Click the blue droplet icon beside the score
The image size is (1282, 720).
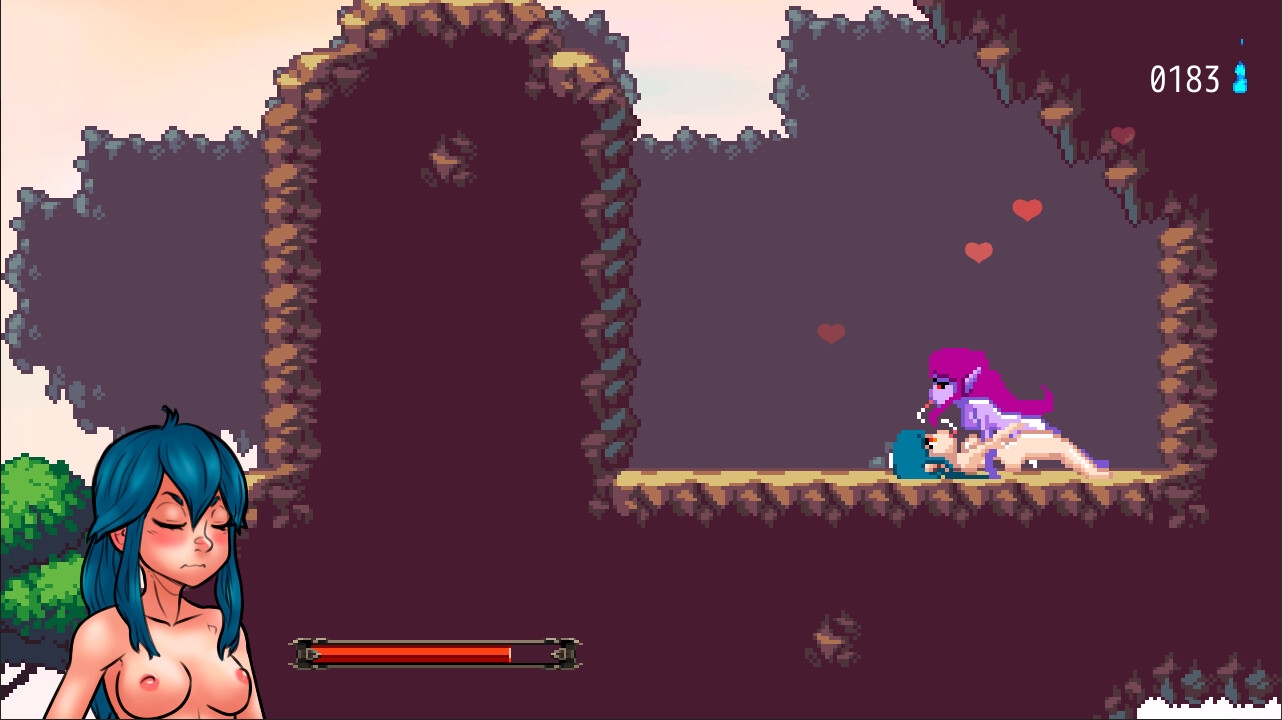[1240, 75]
